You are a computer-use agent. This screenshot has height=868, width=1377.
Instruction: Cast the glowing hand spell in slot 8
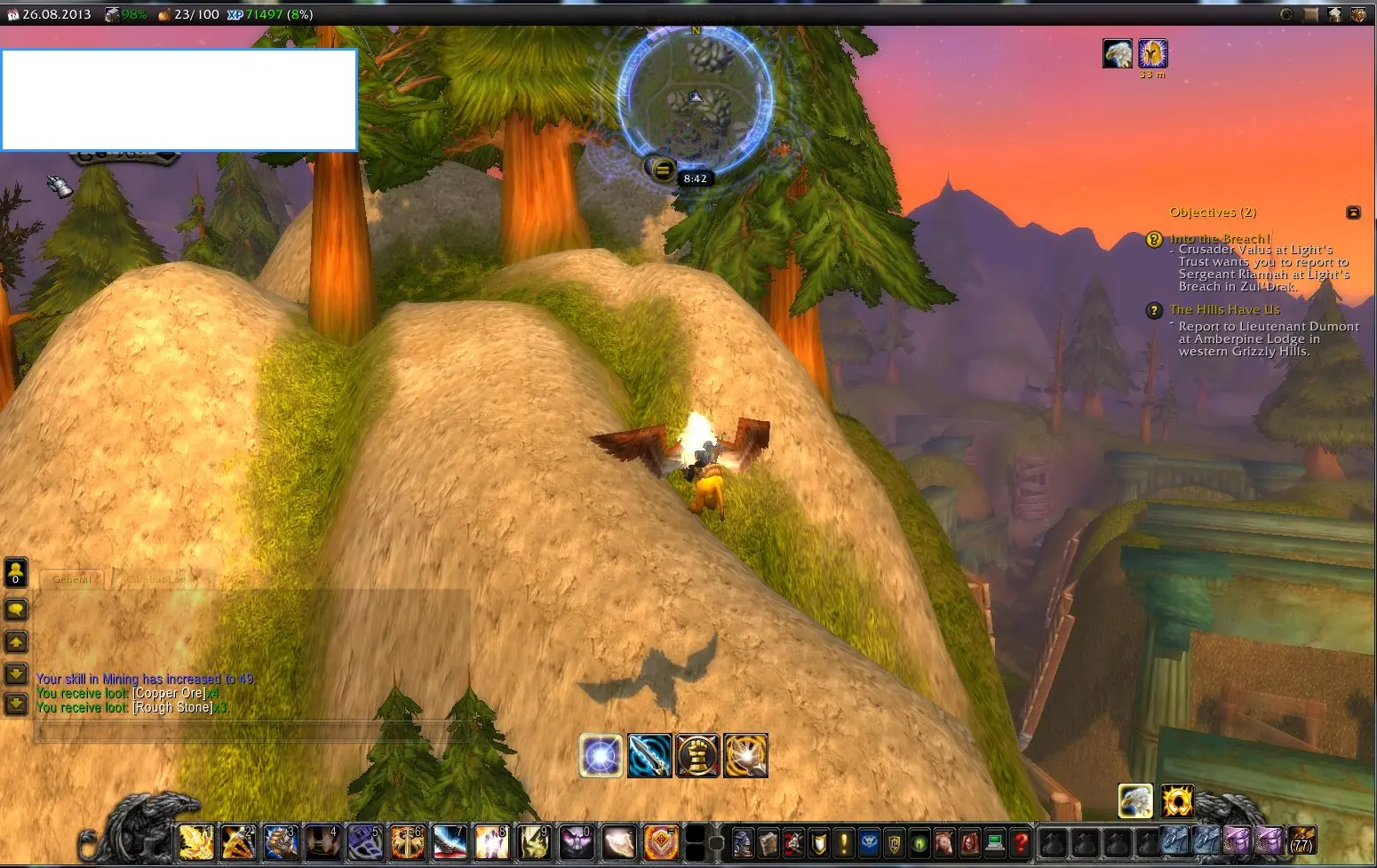click(491, 841)
